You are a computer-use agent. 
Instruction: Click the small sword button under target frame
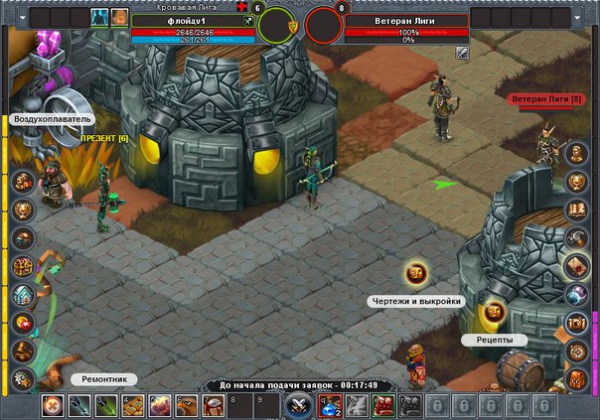tap(463, 53)
